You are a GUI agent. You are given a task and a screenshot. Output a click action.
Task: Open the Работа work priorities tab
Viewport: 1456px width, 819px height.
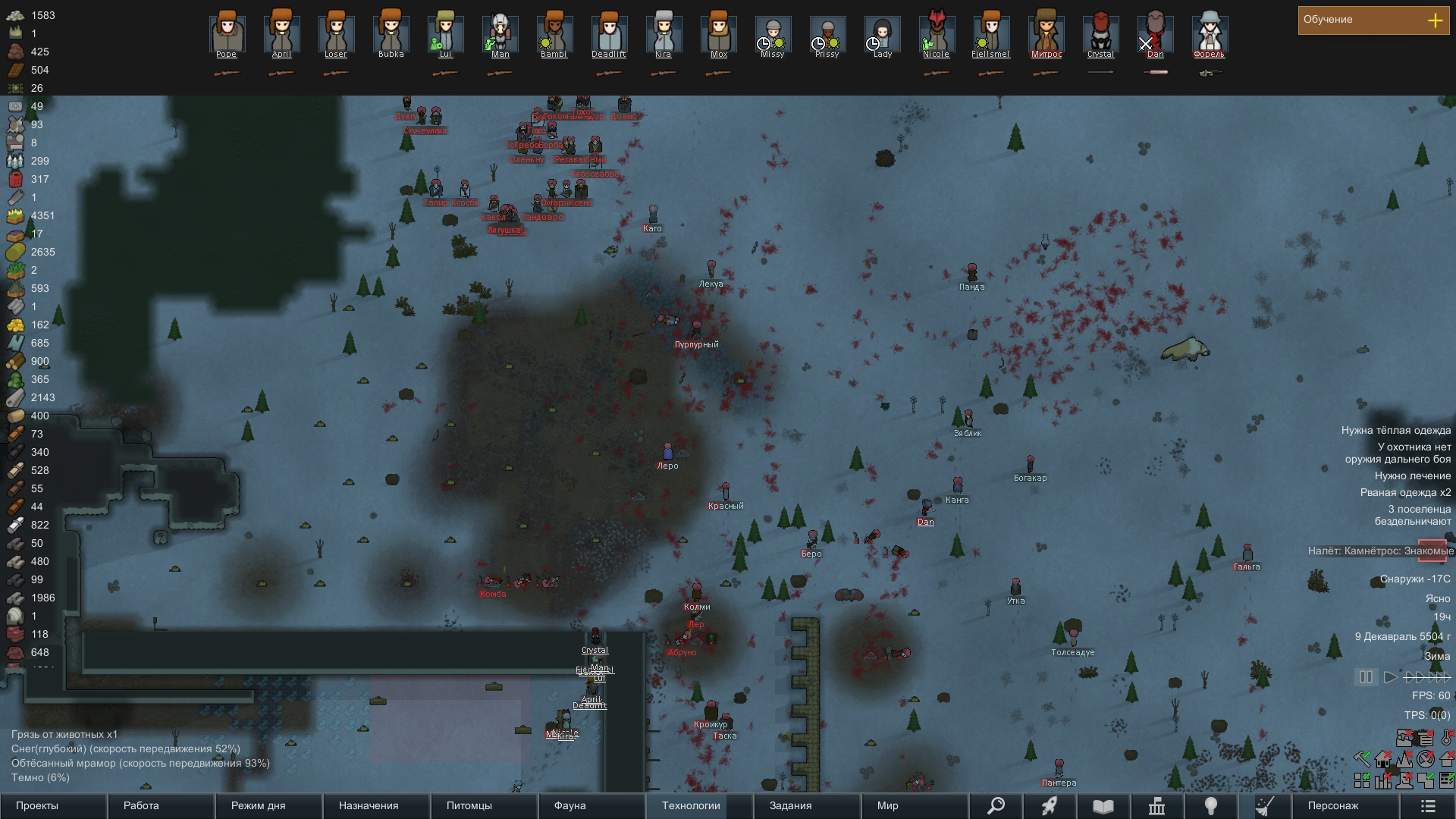(161, 805)
